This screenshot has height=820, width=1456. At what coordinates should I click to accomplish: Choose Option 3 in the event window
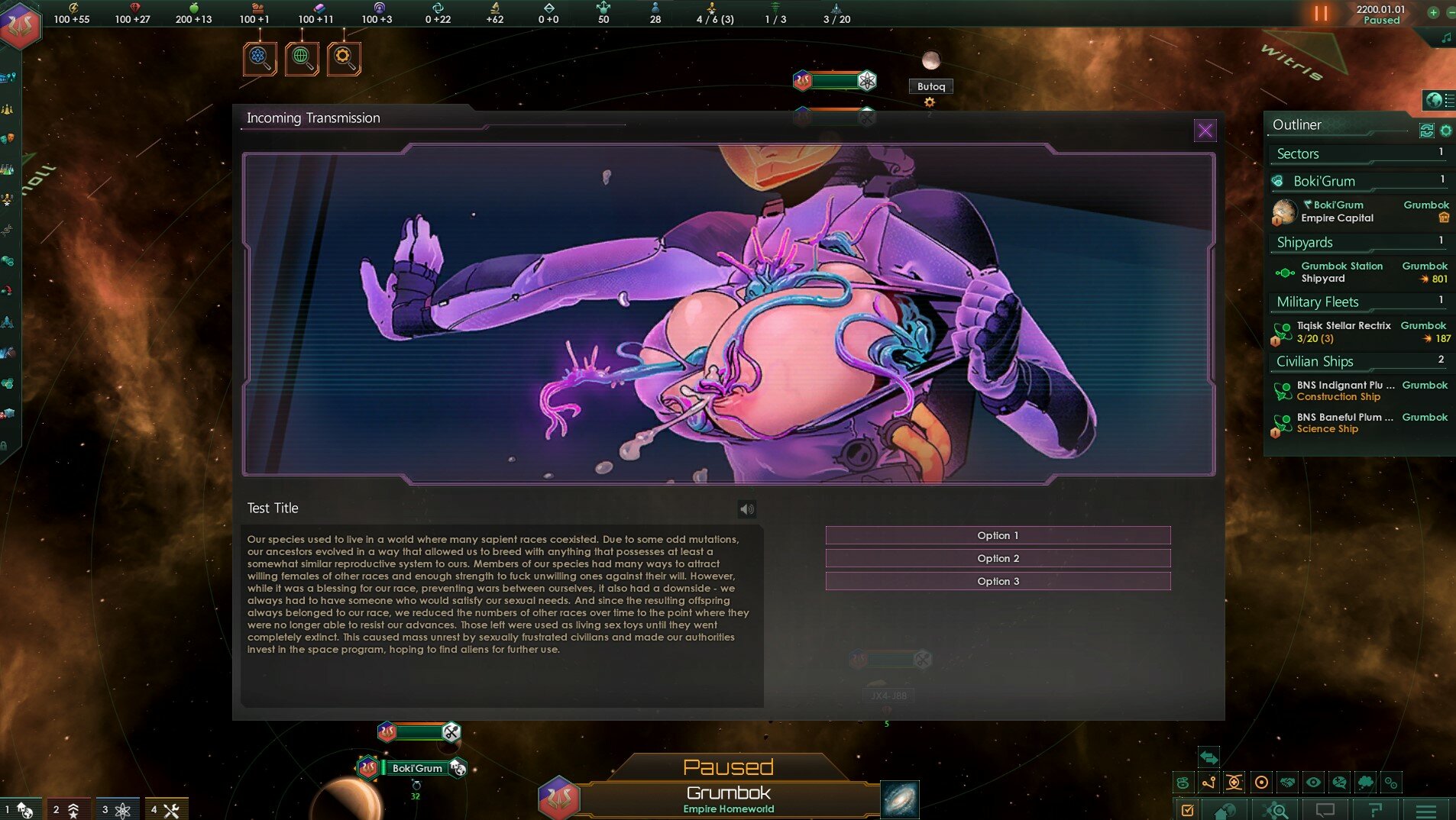coord(998,581)
